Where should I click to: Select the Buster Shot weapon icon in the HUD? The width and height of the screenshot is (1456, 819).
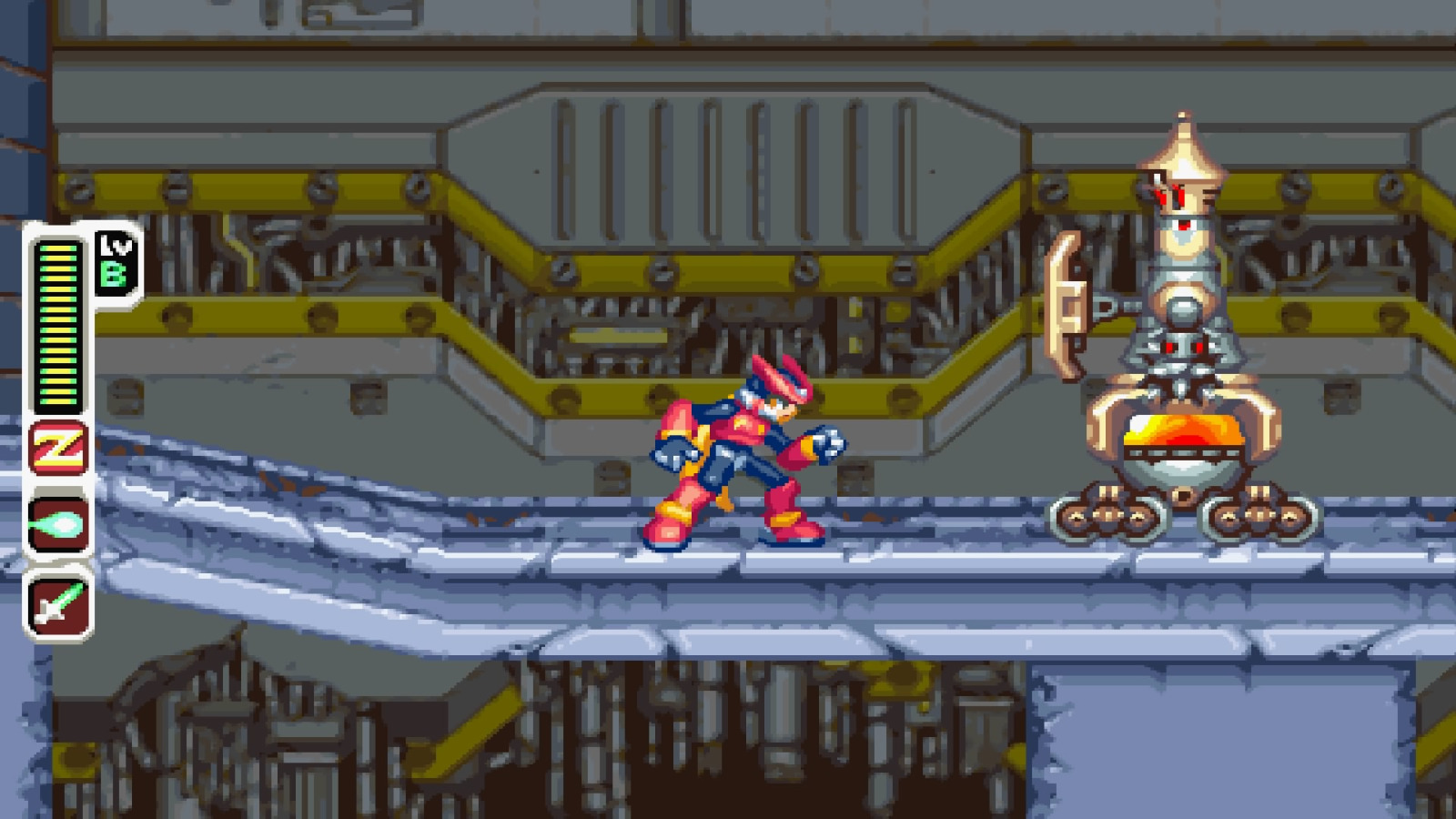[57, 523]
